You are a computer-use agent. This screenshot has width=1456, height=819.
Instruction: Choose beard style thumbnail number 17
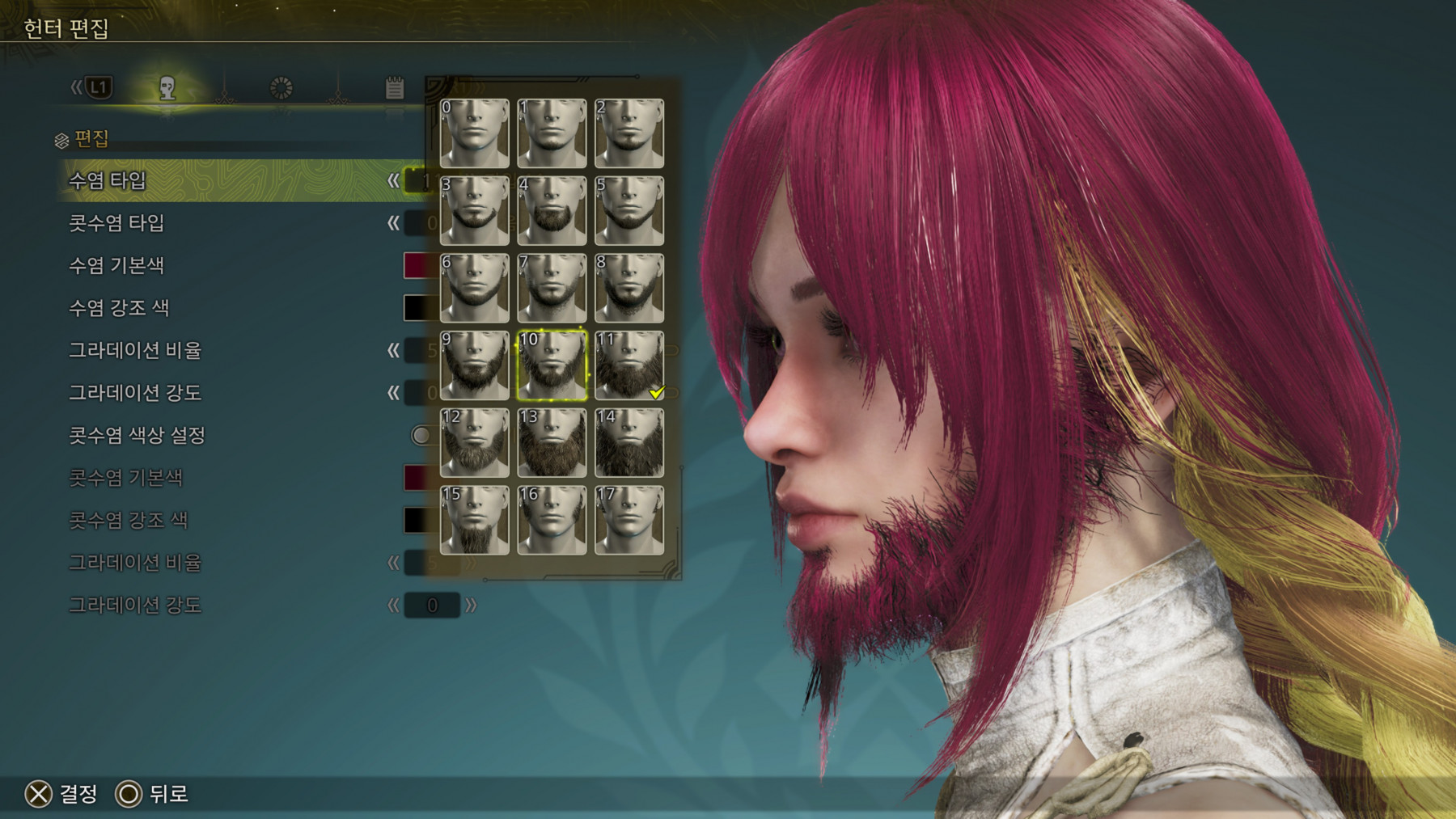coord(629,520)
